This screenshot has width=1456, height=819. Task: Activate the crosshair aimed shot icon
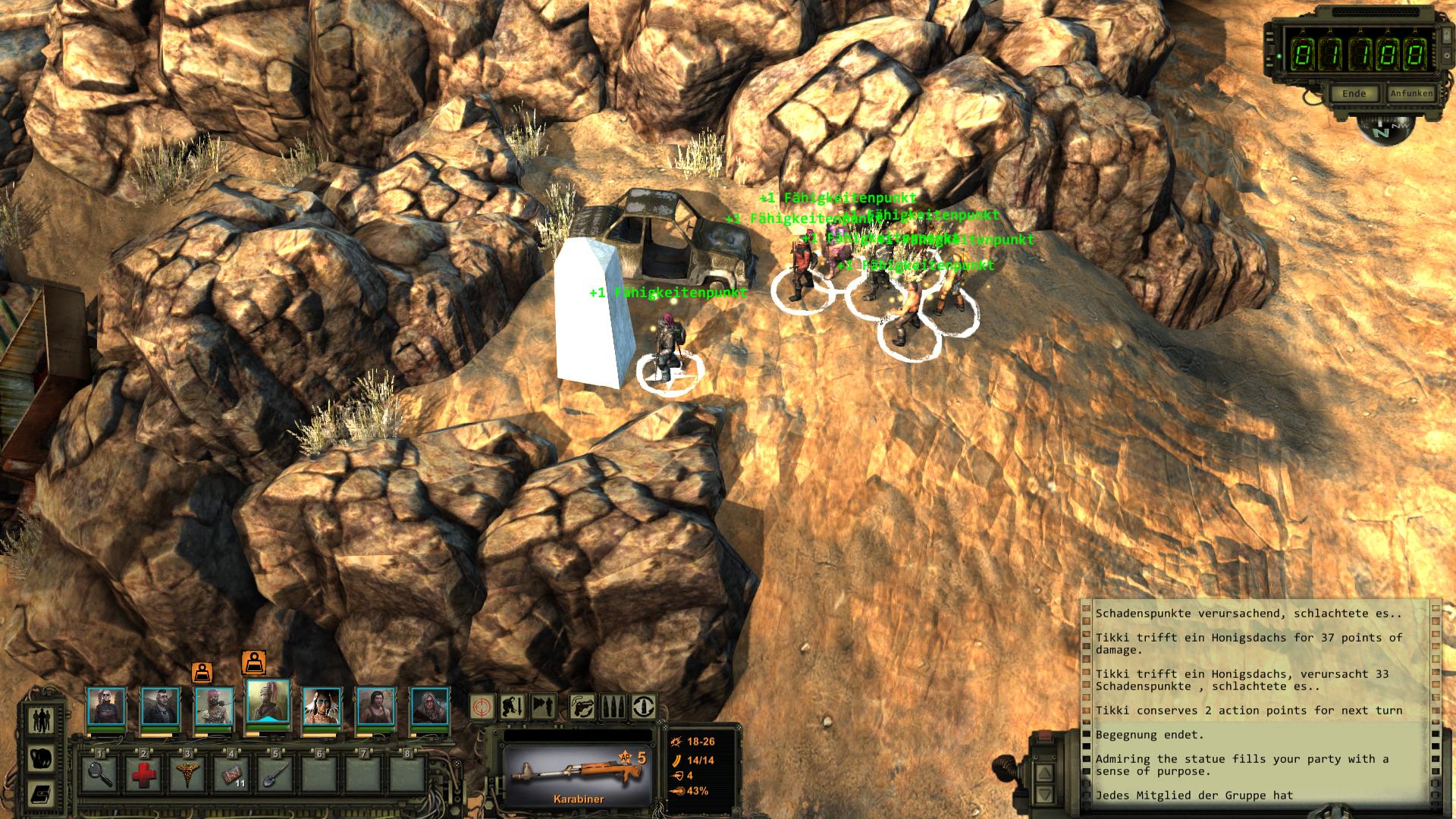pyautogui.click(x=482, y=707)
